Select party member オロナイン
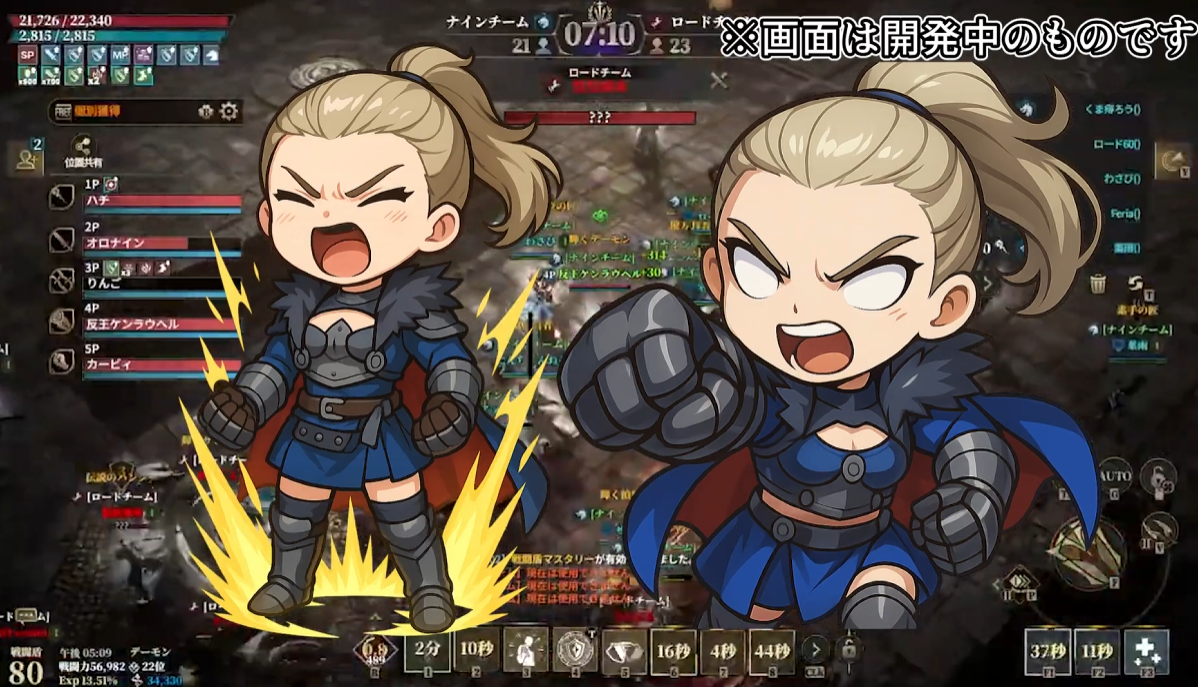The height and width of the screenshot is (687, 1198). pyautogui.click(x=162, y=242)
